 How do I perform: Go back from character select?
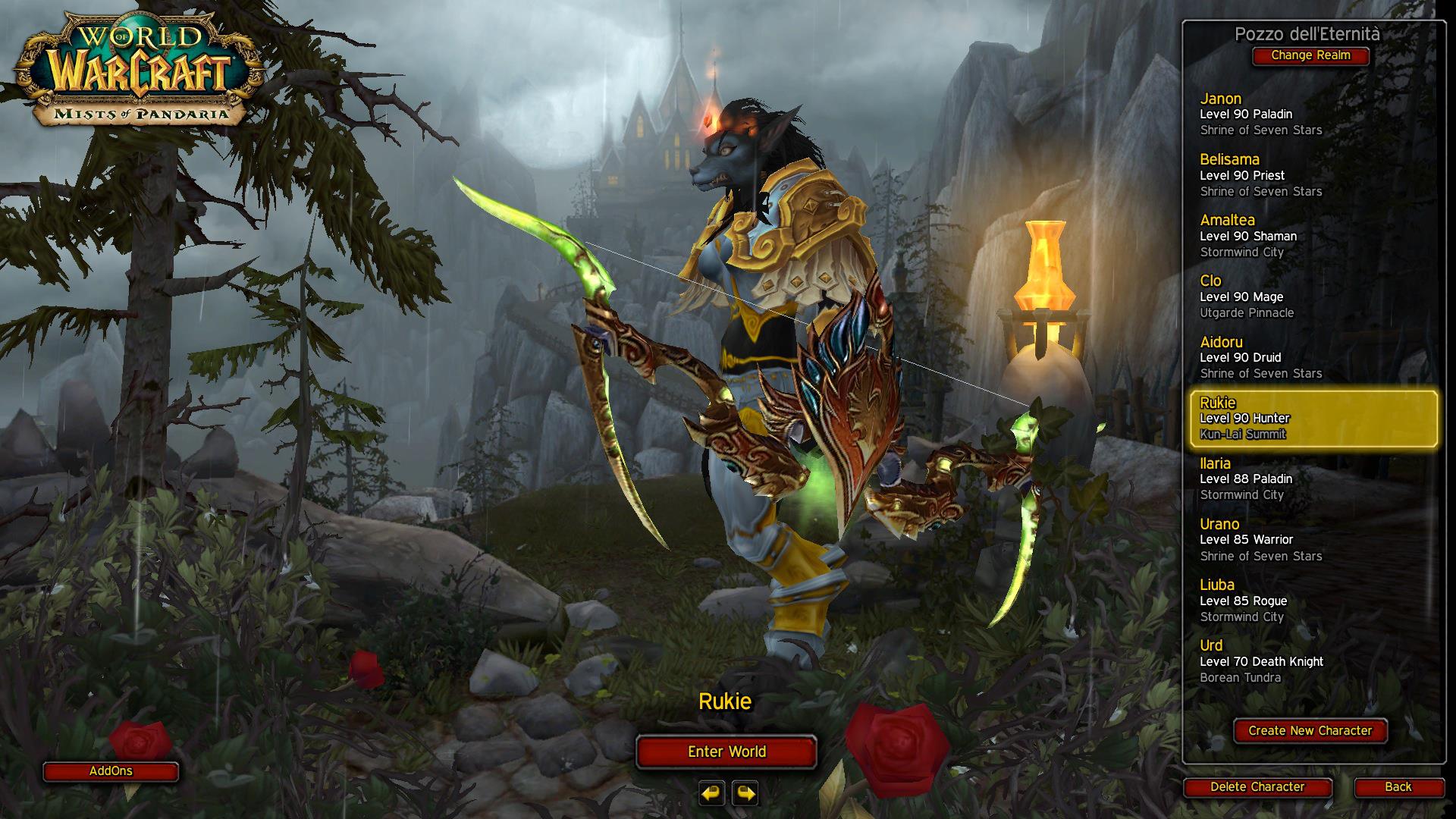point(1398,787)
